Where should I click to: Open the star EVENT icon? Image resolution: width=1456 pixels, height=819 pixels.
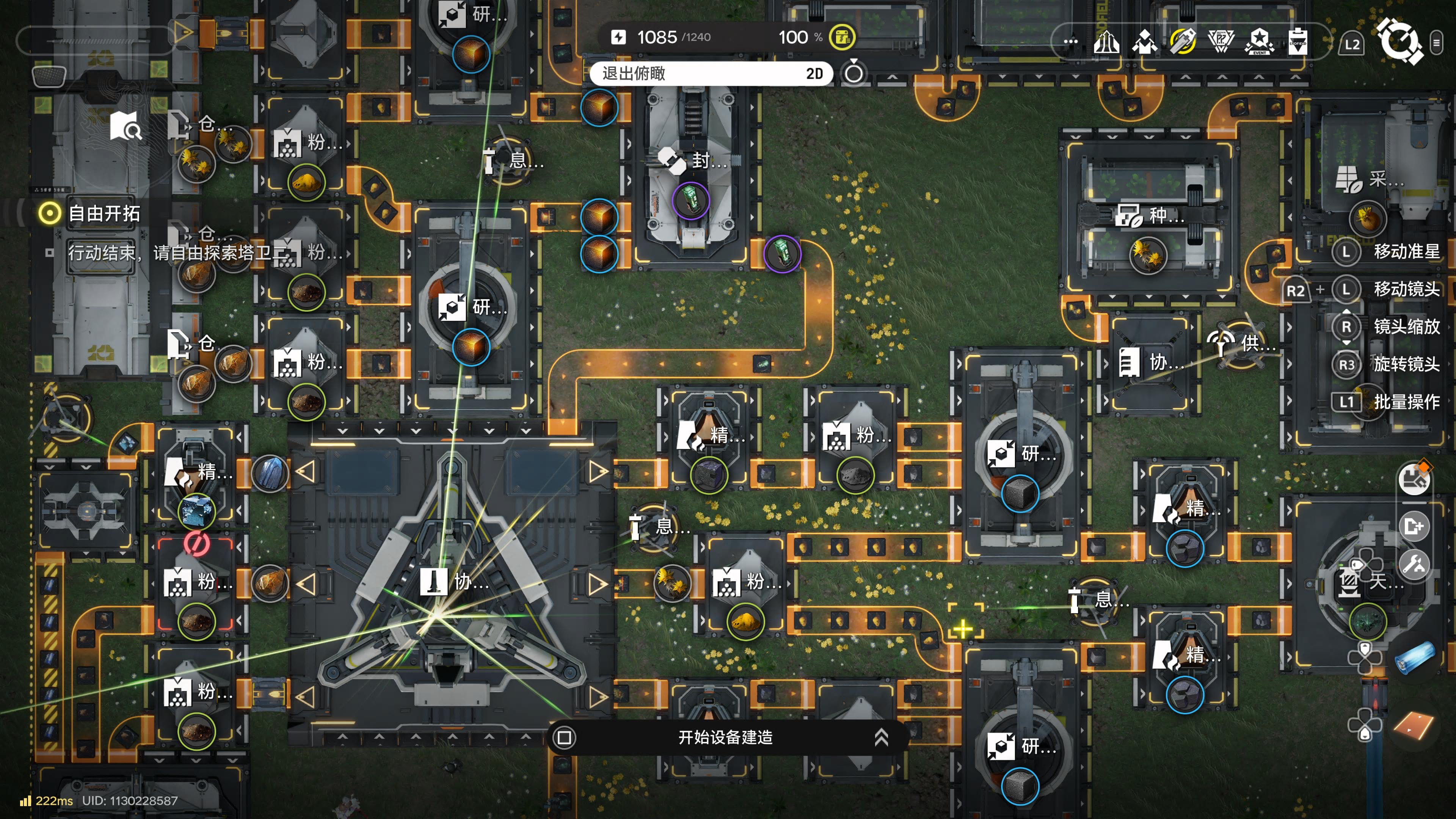(1259, 41)
